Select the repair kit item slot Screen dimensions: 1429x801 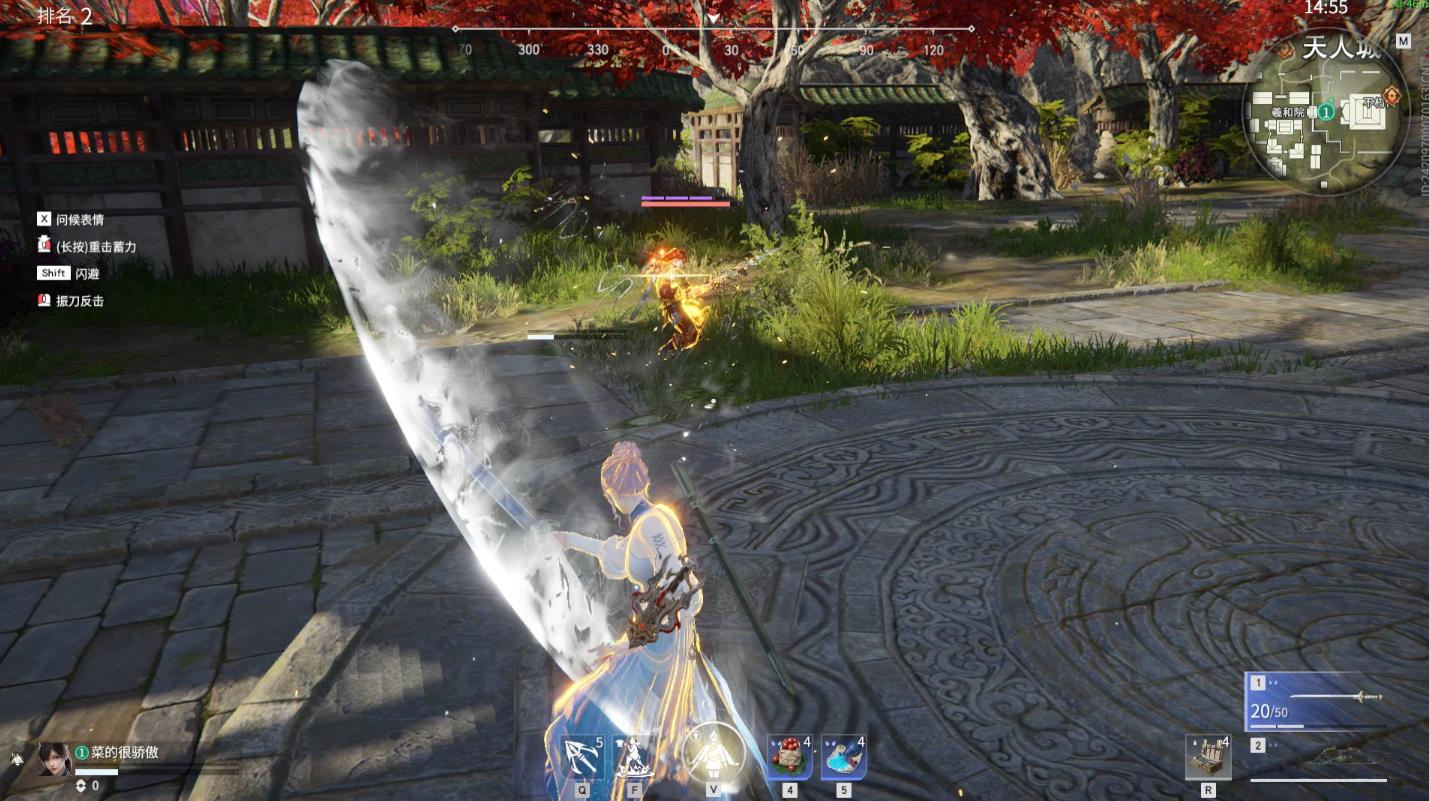1208,757
